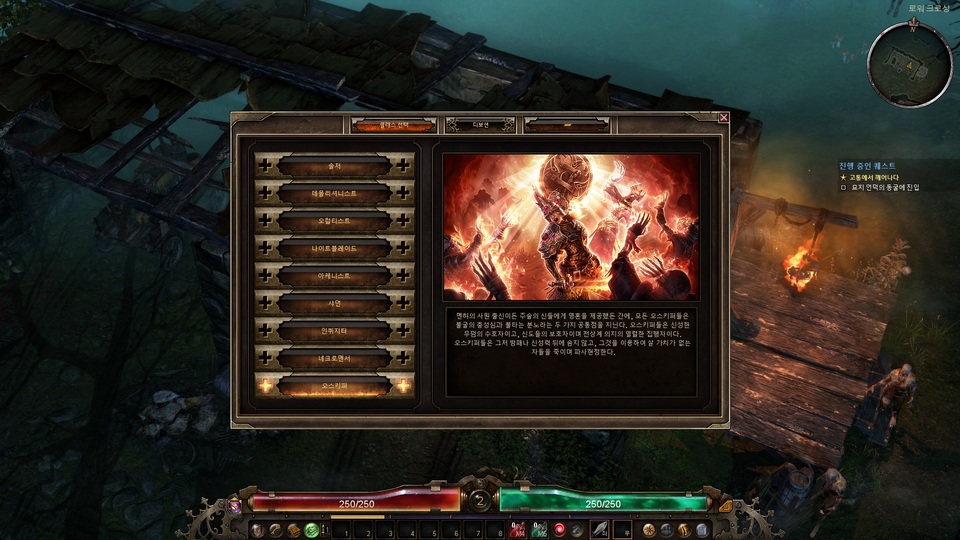Open the book icon journal button
The height and width of the screenshot is (540, 960).
coord(294,529)
